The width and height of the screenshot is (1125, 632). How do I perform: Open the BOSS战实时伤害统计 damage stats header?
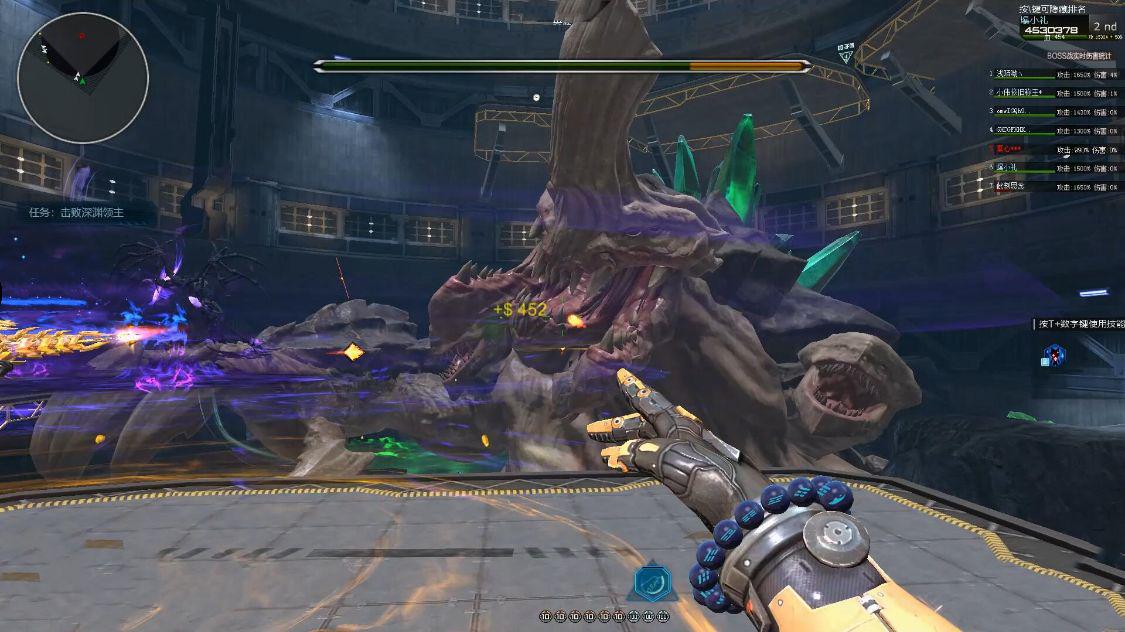1083,57
